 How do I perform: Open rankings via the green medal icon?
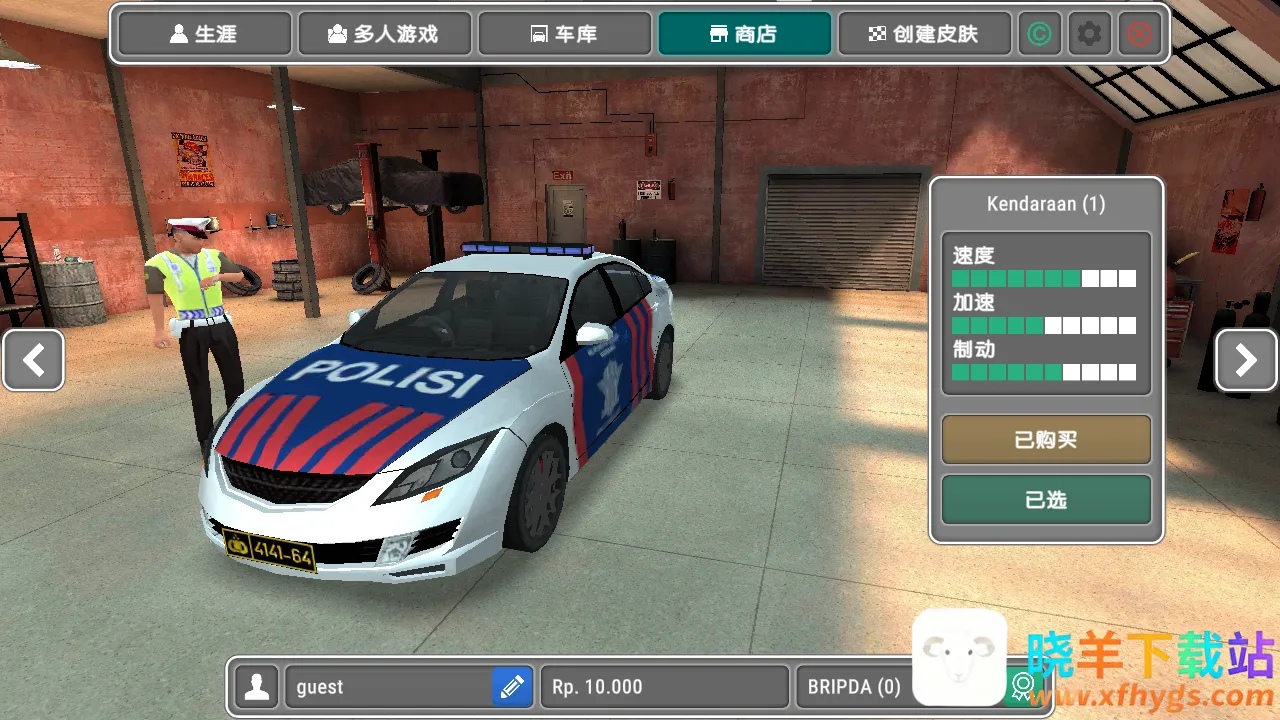coord(1022,687)
